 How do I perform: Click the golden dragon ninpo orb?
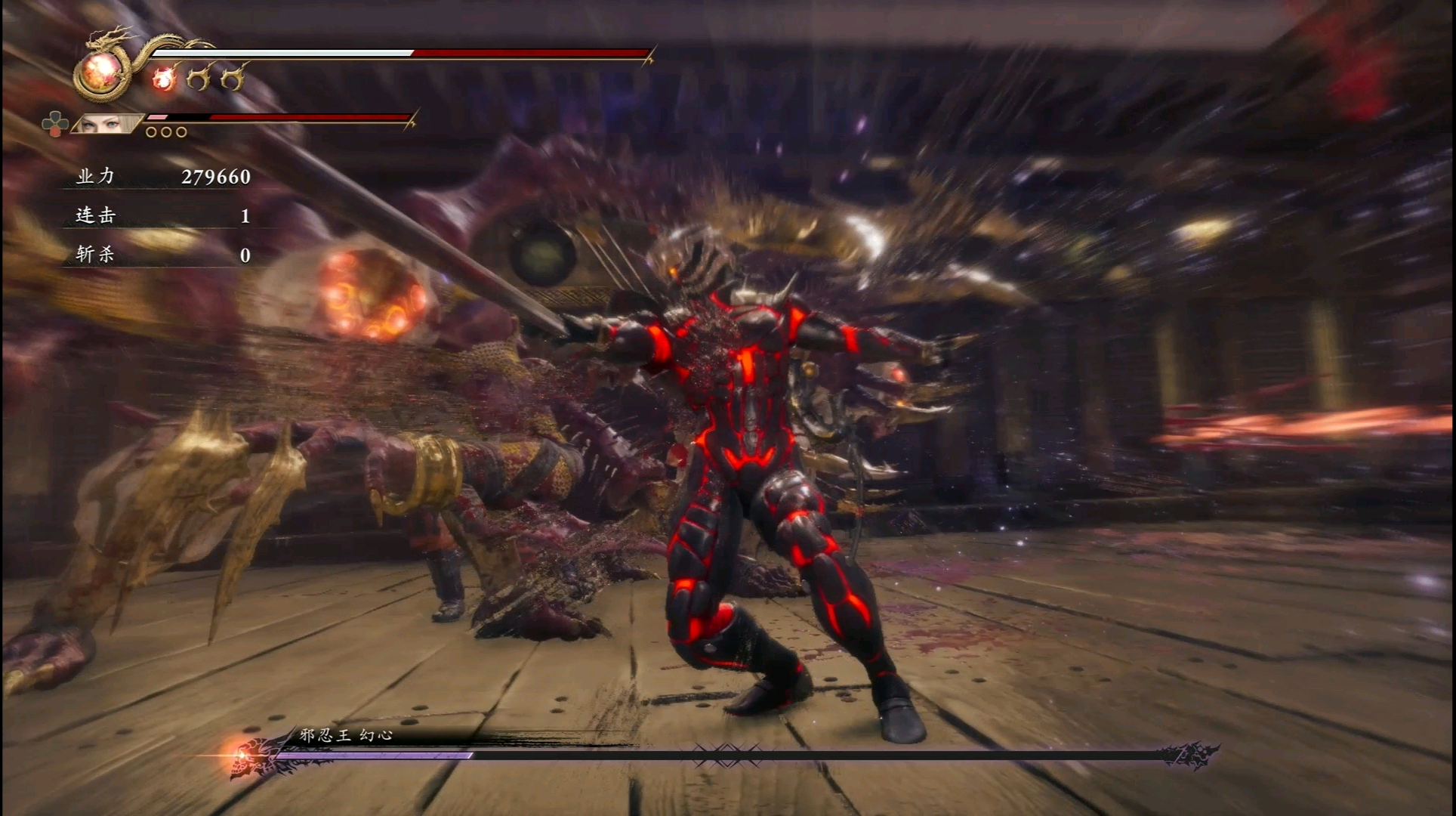[x=101, y=73]
